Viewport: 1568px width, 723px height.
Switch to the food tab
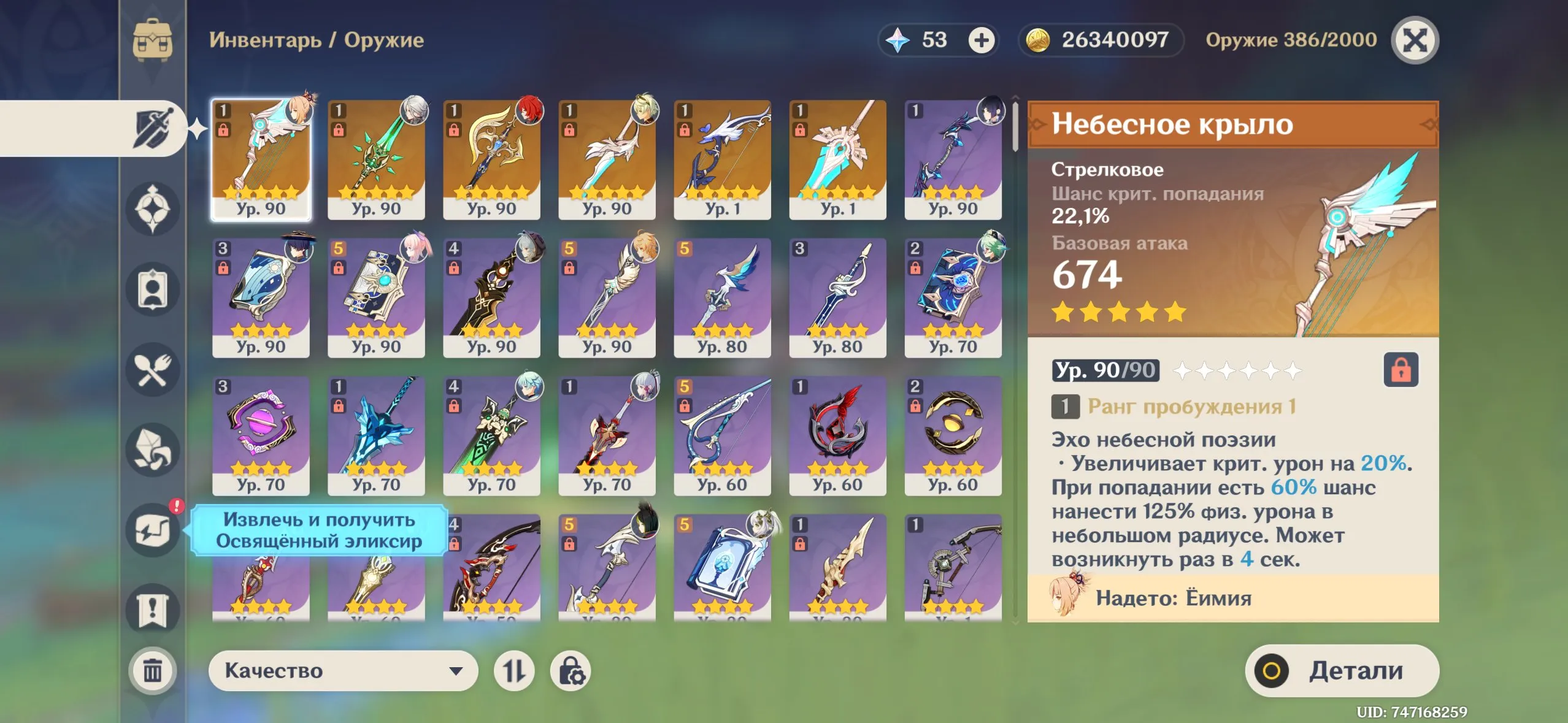click(x=153, y=370)
